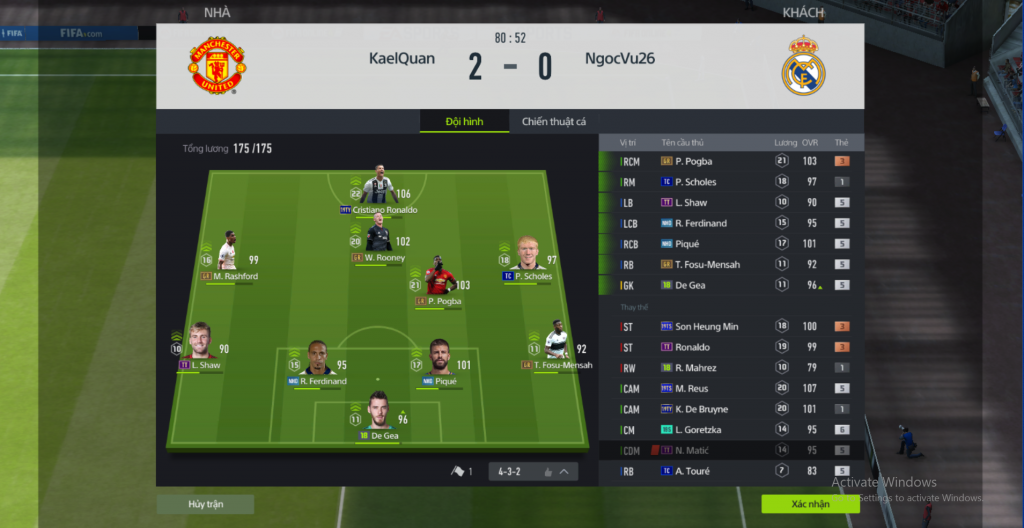
Task: Select L. Shaw player card on pitch
Action: [x=200, y=343]
